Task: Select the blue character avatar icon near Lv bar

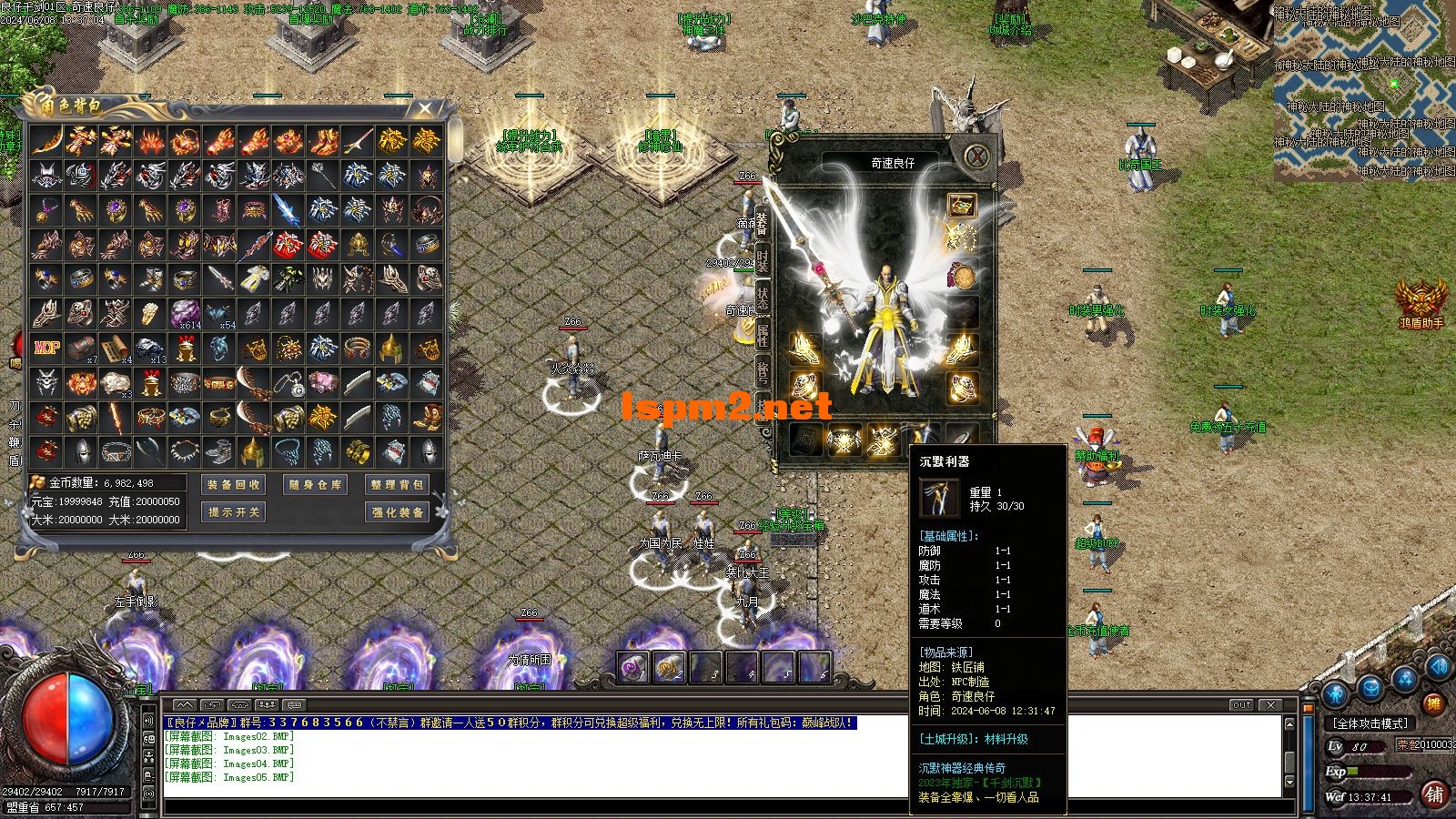Action: click(x=1335, y=692)
